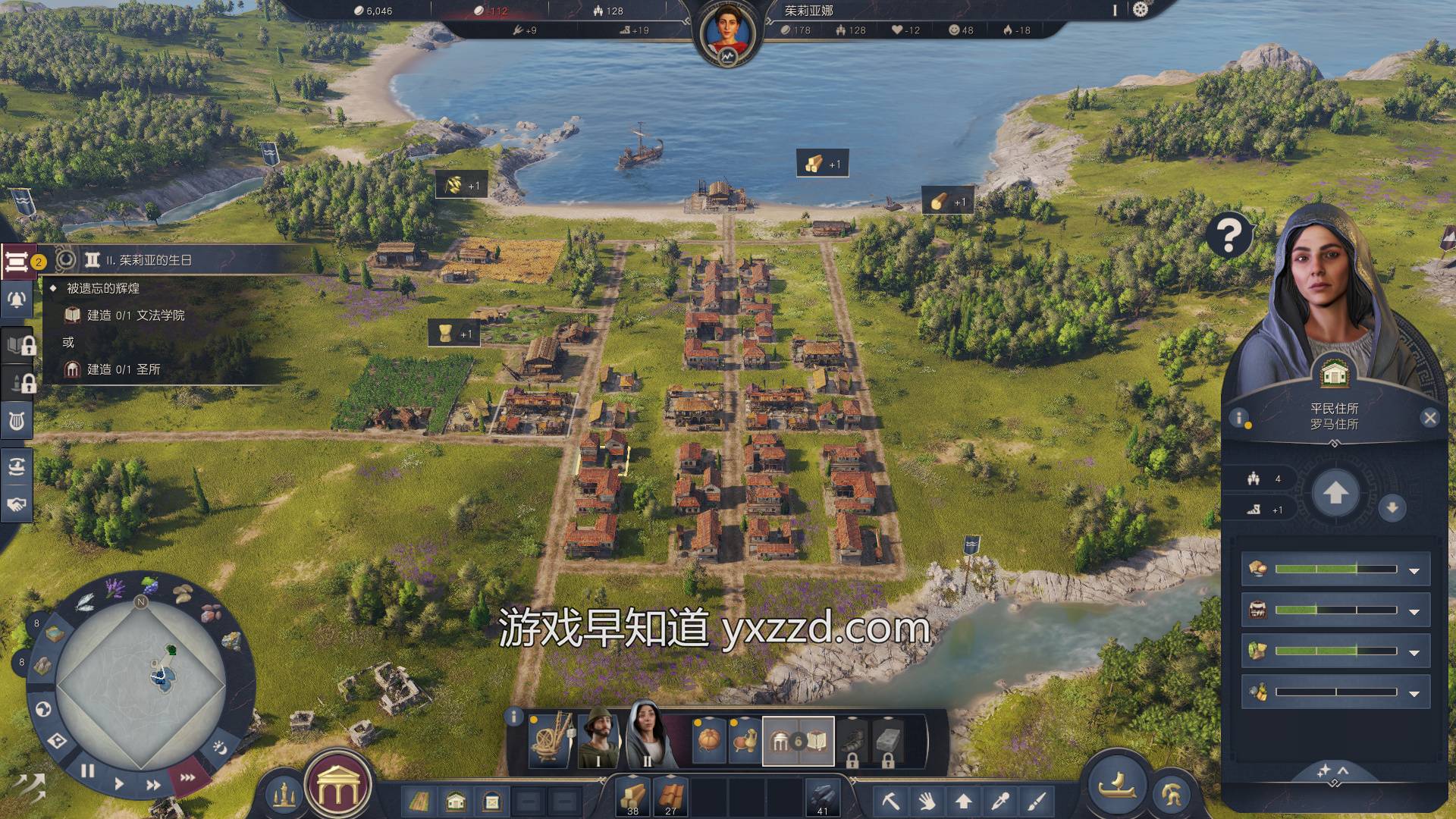Upgrade the residence with the large up arrow
This screenshot has height=819, width=1456.
[1335, 494]
